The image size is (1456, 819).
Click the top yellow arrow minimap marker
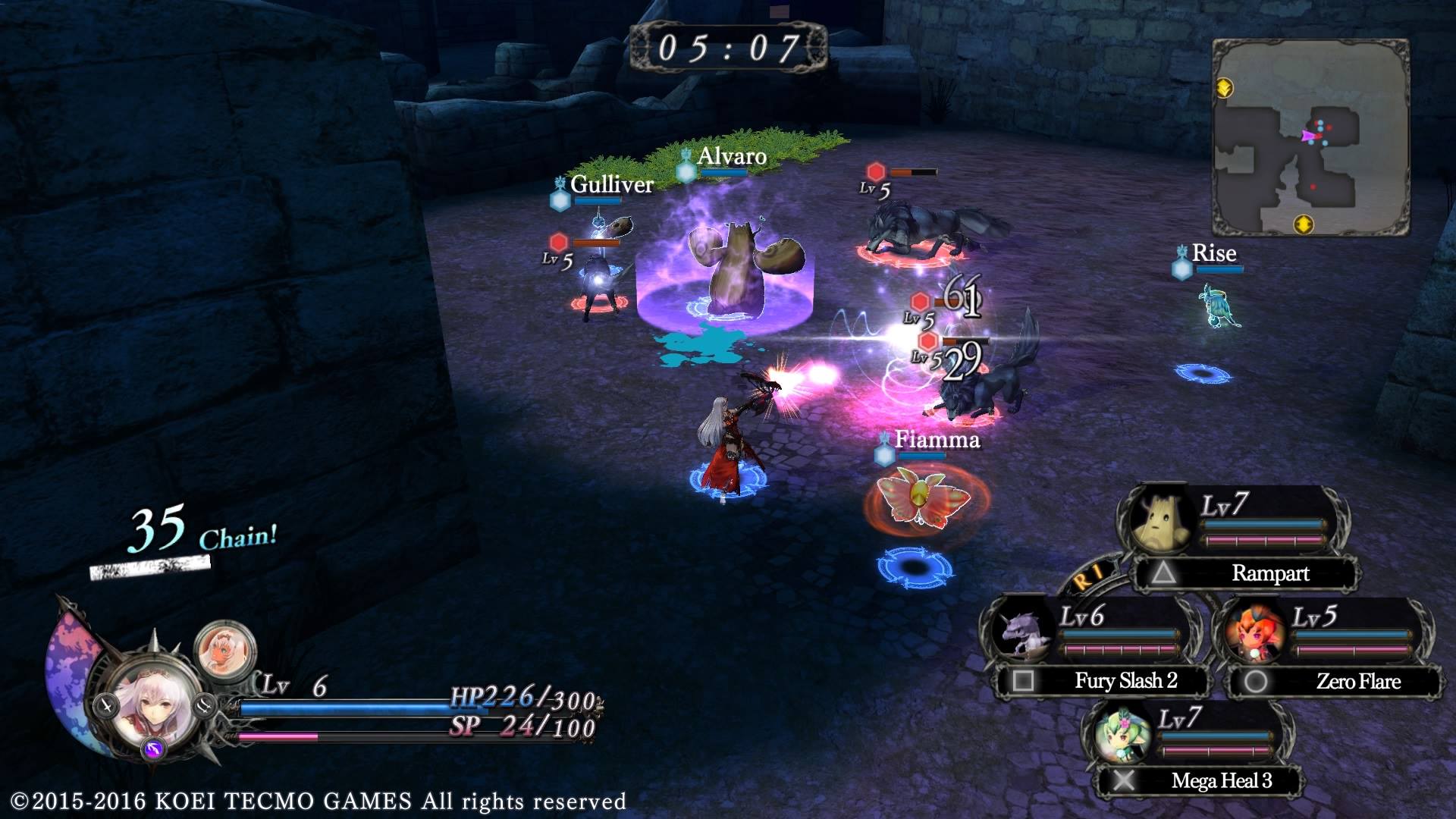tap(1224, 88)
